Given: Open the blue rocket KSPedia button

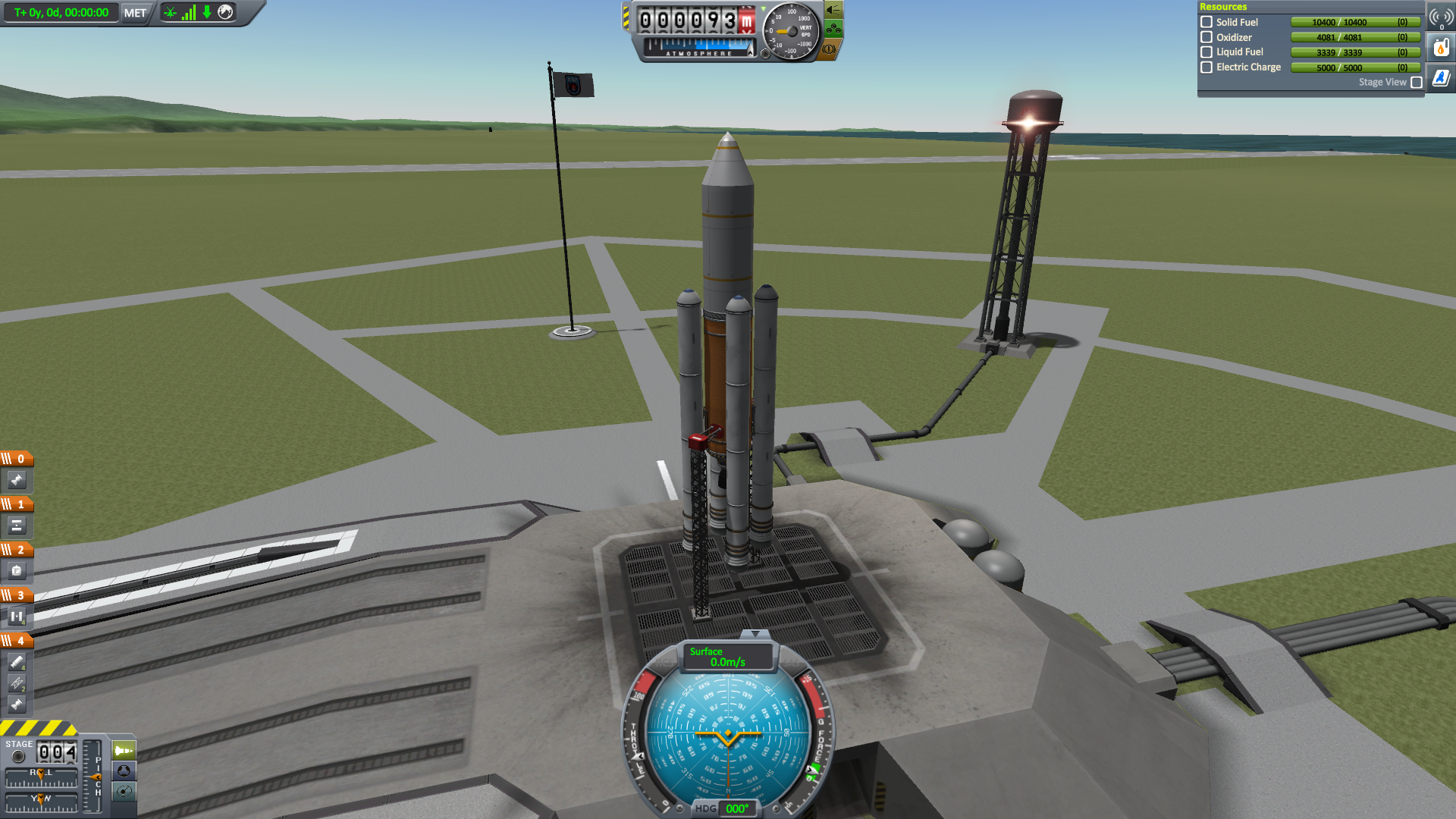Looking at the screenshot, I should coord(1441,78).
